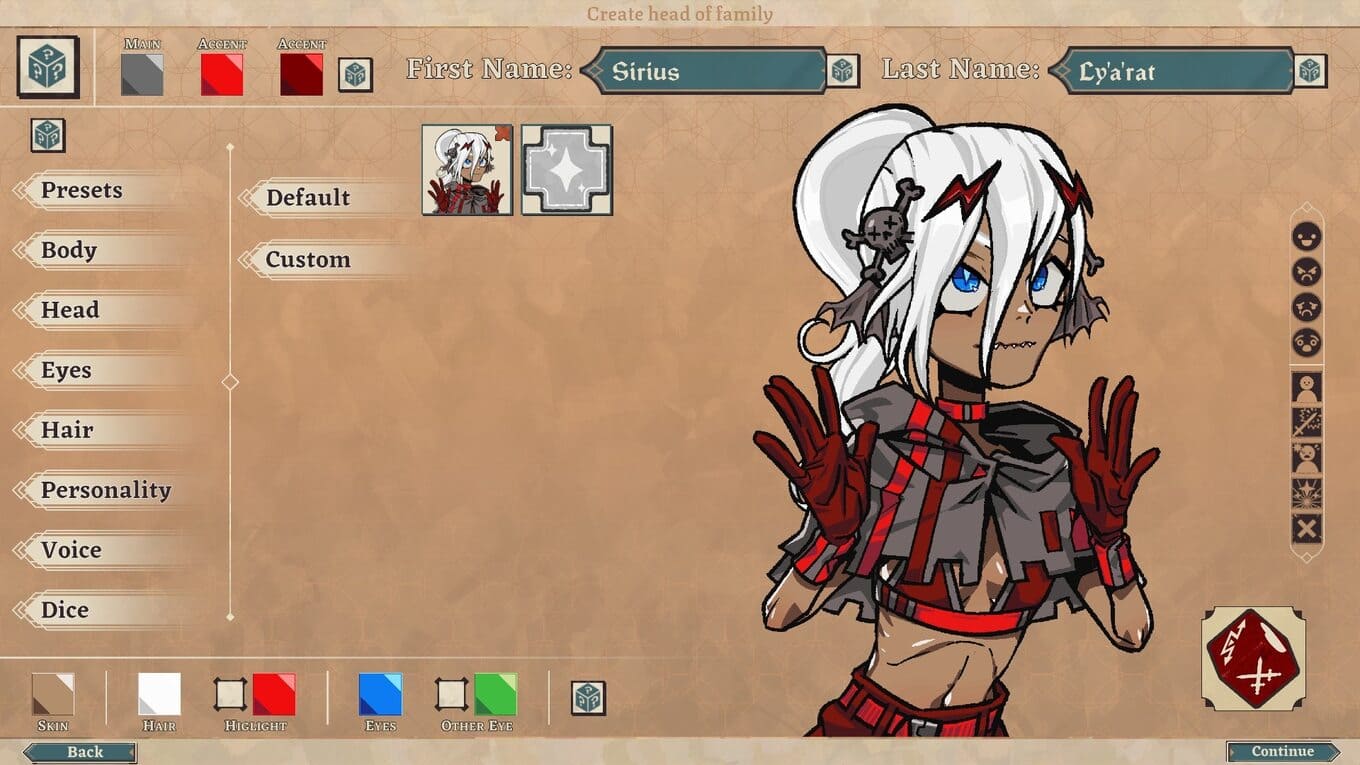Click the Continue button
Screen dimensions: 1360x765
[1283, 752]
